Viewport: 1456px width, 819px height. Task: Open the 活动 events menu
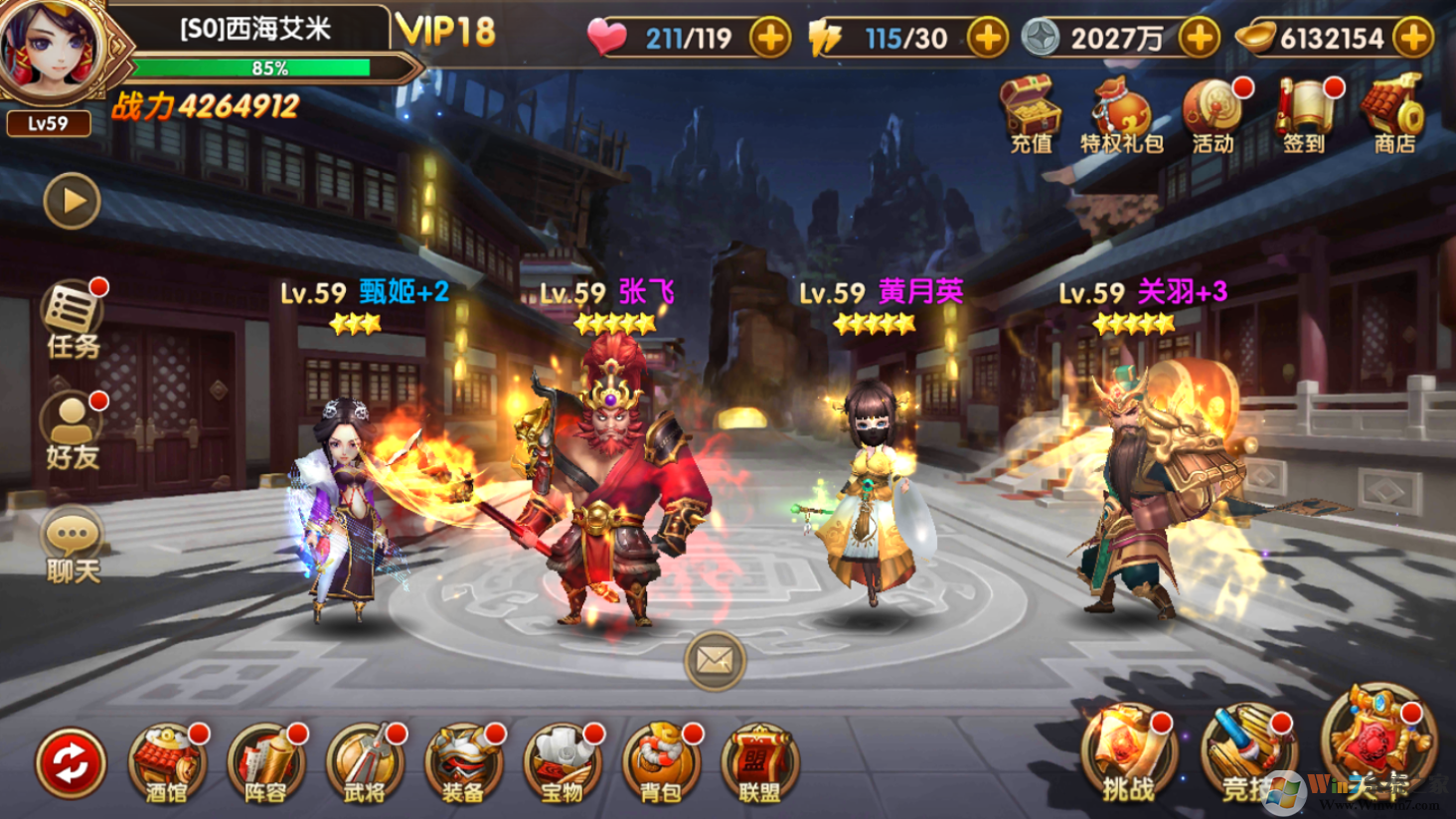[1213, 115]
